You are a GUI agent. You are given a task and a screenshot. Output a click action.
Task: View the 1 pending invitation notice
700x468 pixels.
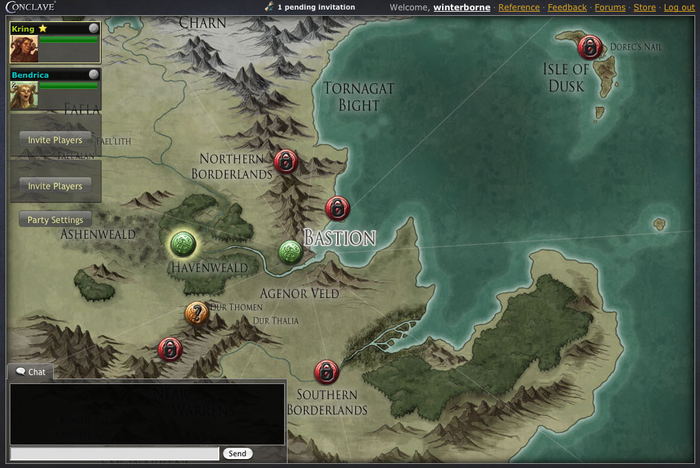tap(315, 7)
